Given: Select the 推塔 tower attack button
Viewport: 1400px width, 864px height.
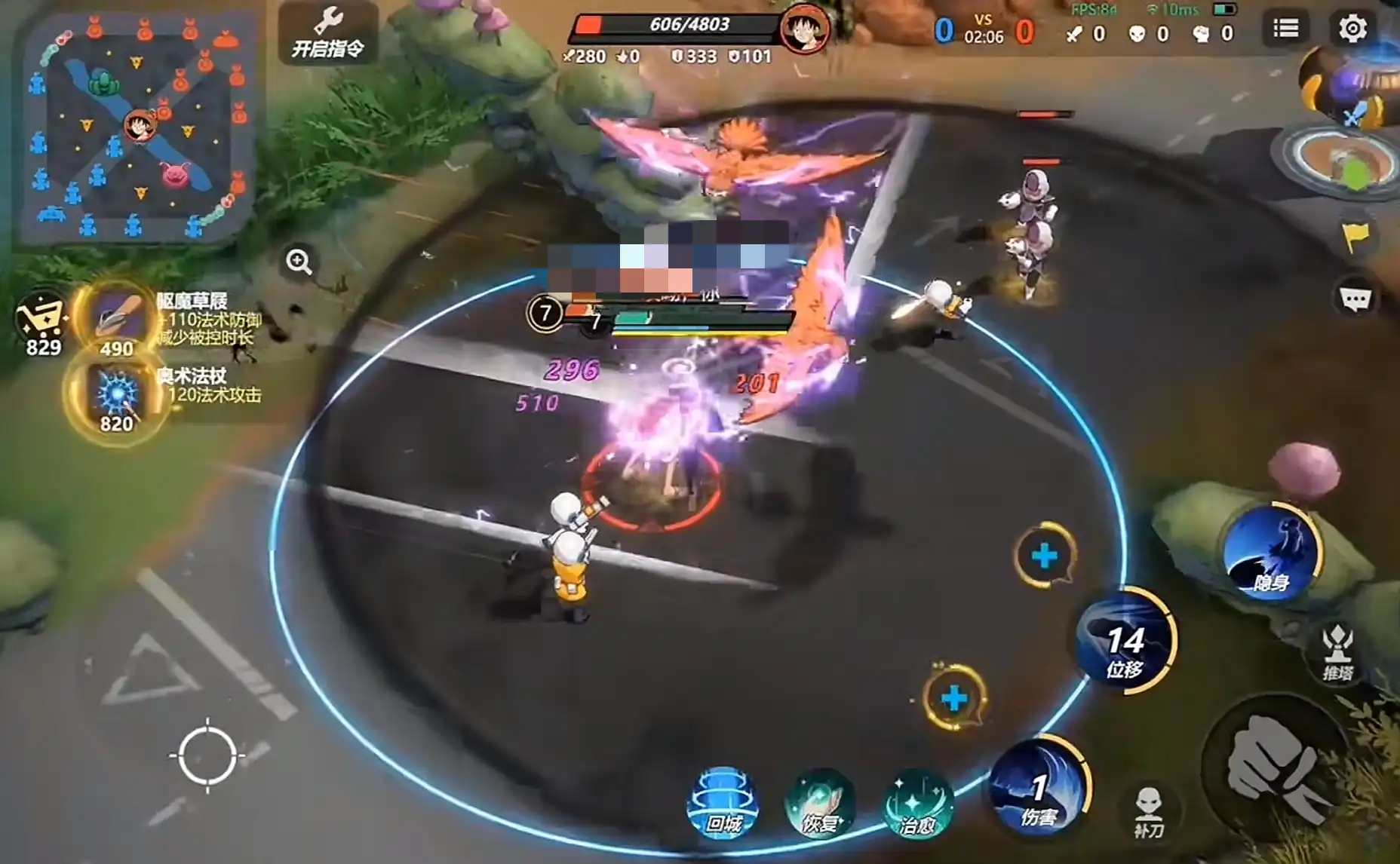Looking at the screenshot, I should pos(1338,653).
